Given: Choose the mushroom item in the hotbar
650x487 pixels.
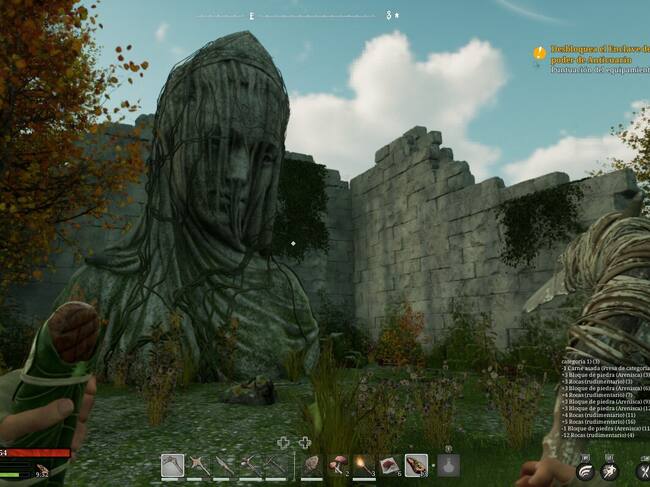Looking at the screenshot, I should 337,465.
